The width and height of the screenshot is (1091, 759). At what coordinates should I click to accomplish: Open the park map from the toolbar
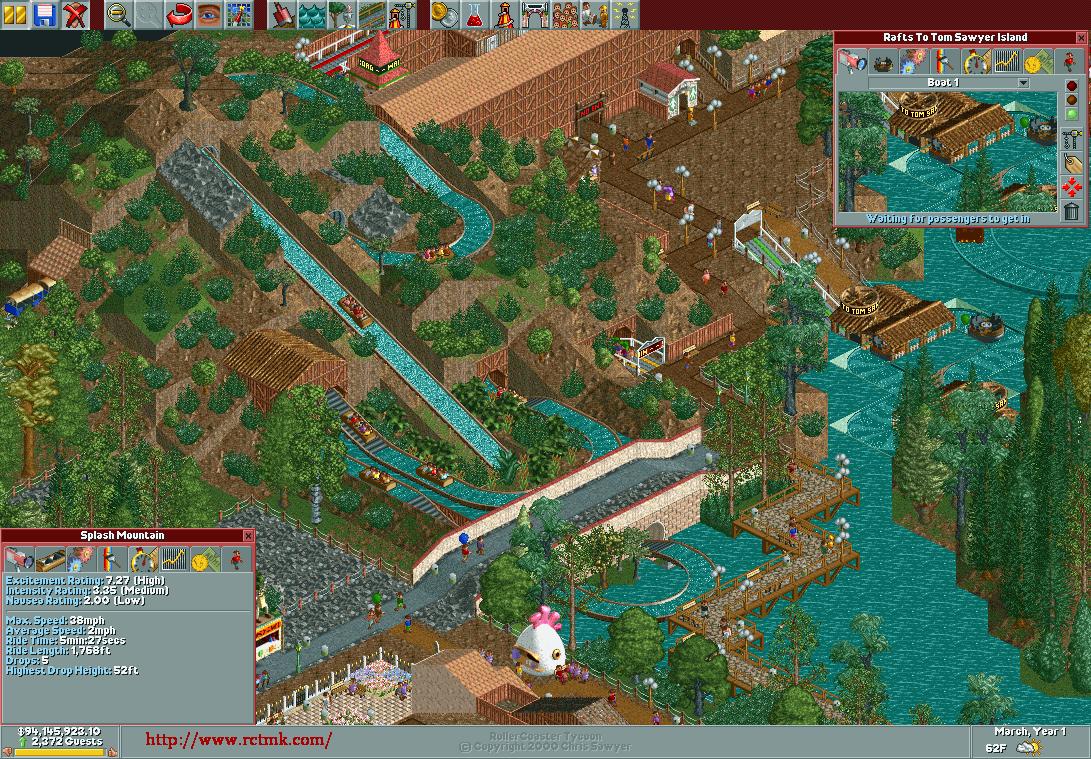[x=238, y=14]
